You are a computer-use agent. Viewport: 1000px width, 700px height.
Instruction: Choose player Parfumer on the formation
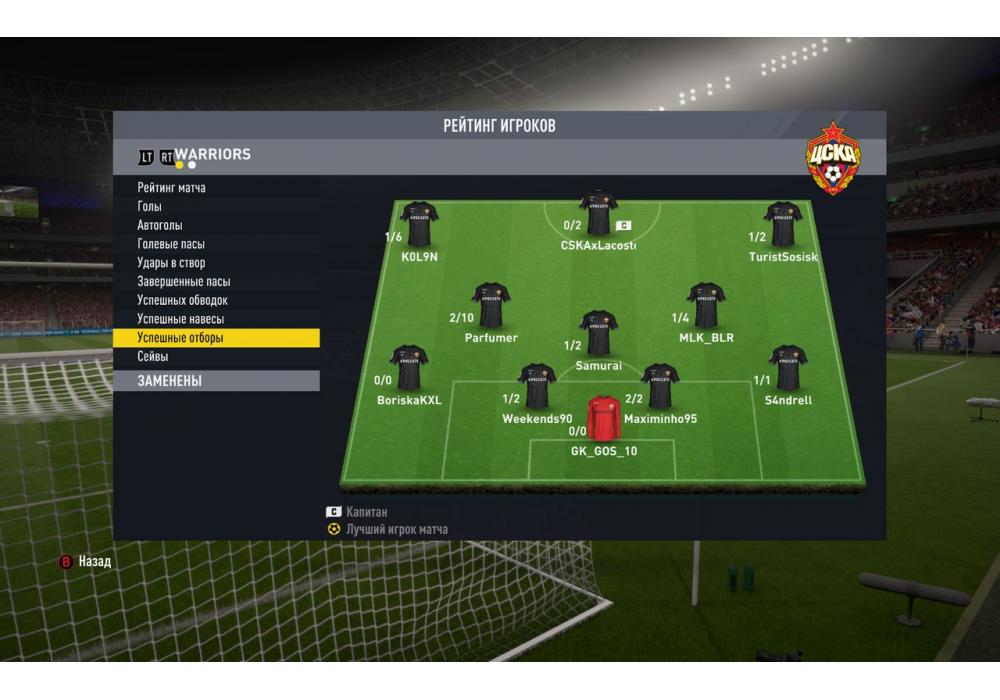[491, 306]
